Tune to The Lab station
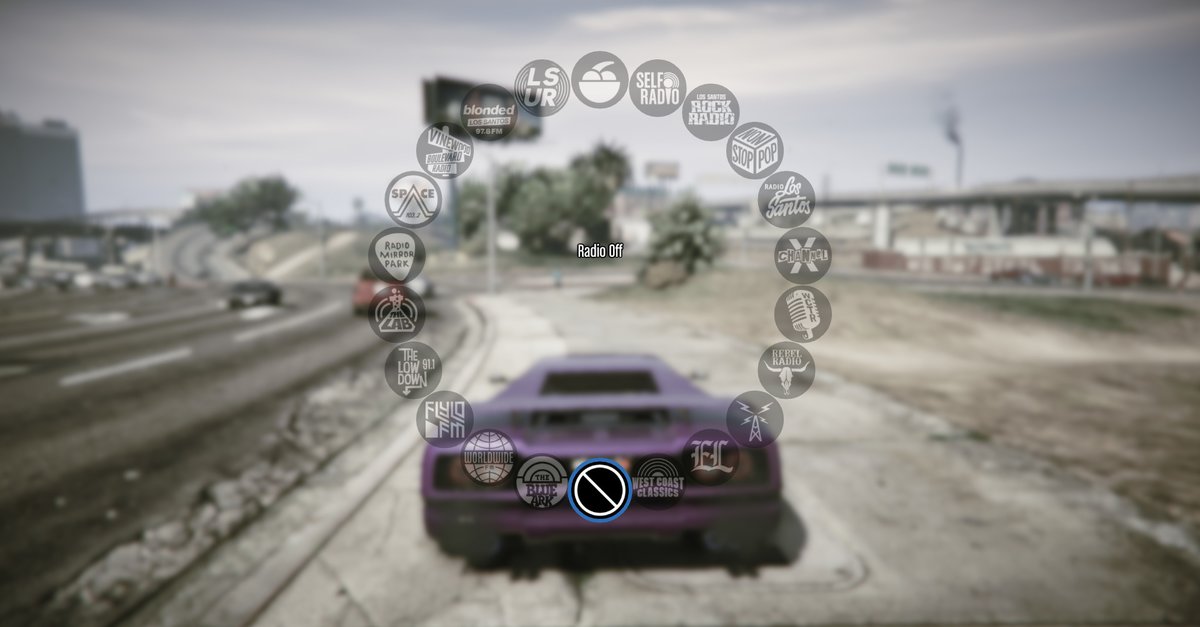Viewport: 1200px width, 627px height. (397, 314)
